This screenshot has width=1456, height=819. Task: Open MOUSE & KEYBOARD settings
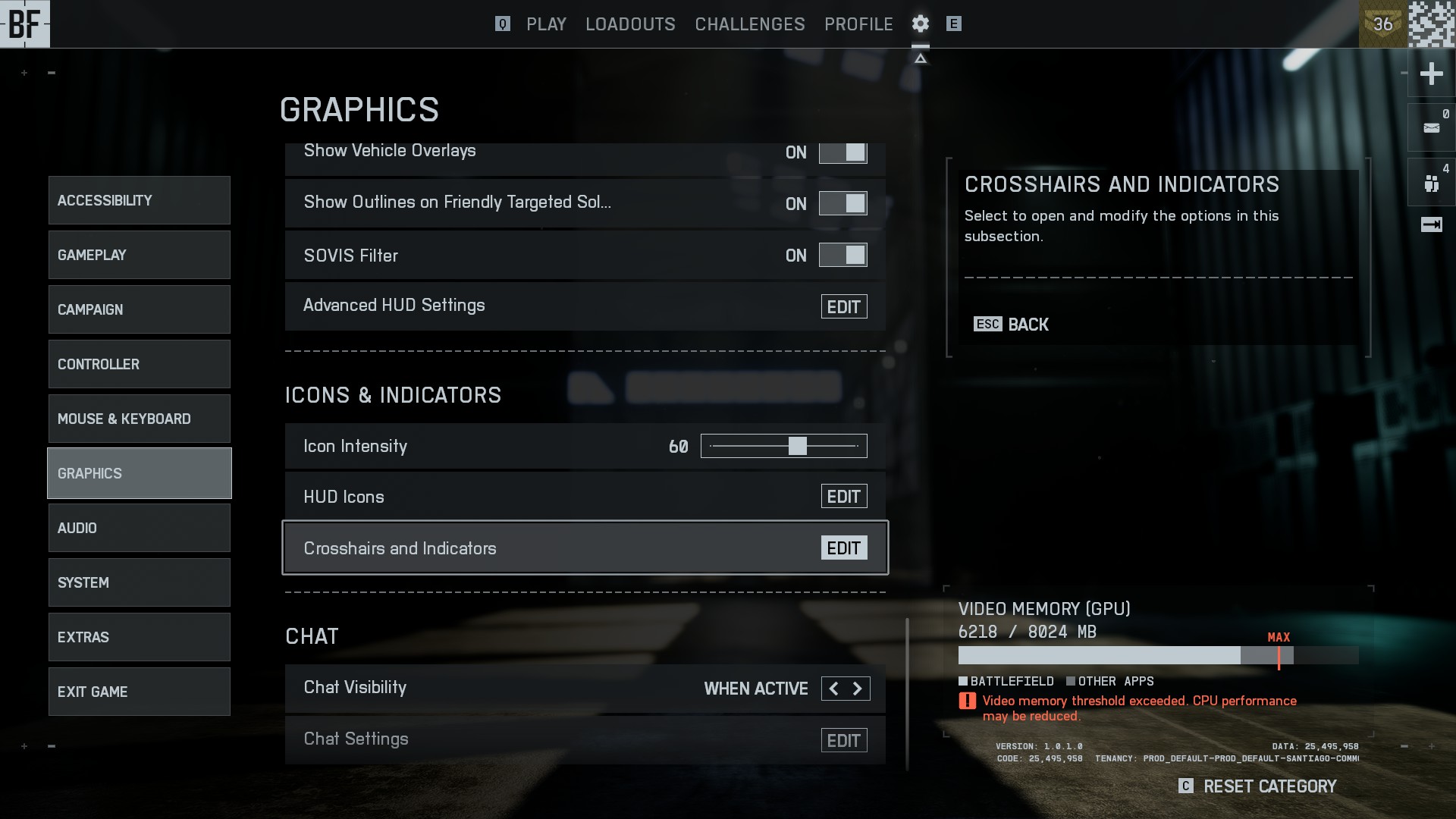point(140,419)
